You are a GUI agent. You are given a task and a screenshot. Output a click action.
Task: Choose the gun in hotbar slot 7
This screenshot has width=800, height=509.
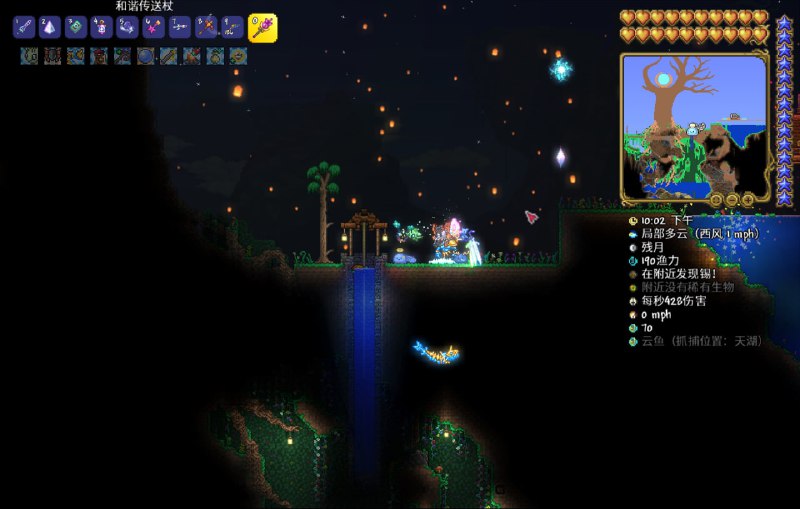point(180,28)
